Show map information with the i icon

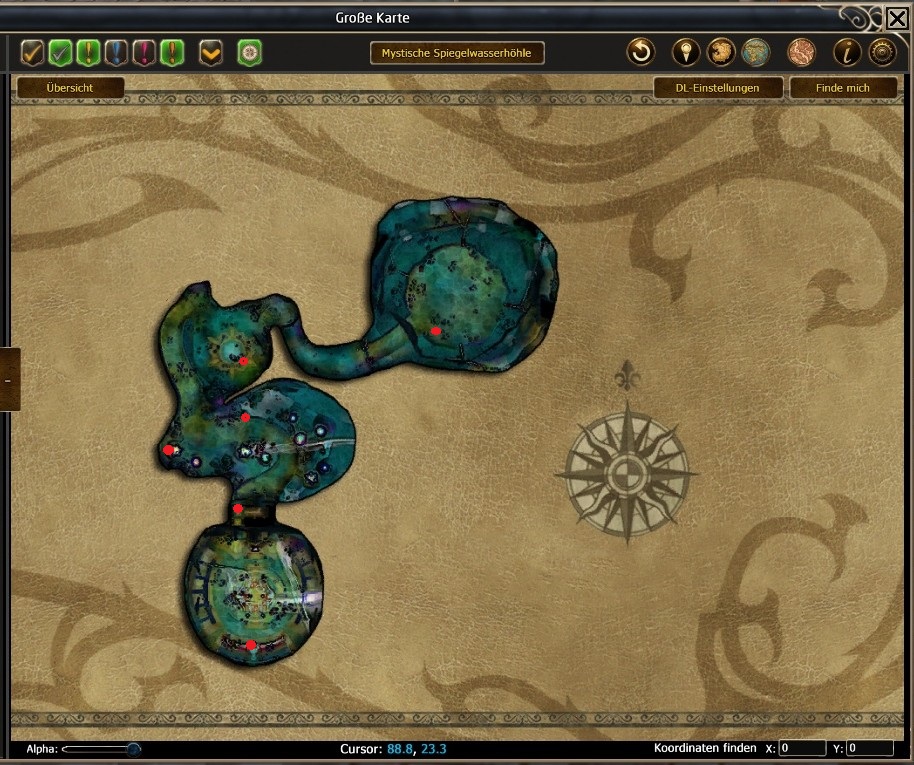(847, 52)
